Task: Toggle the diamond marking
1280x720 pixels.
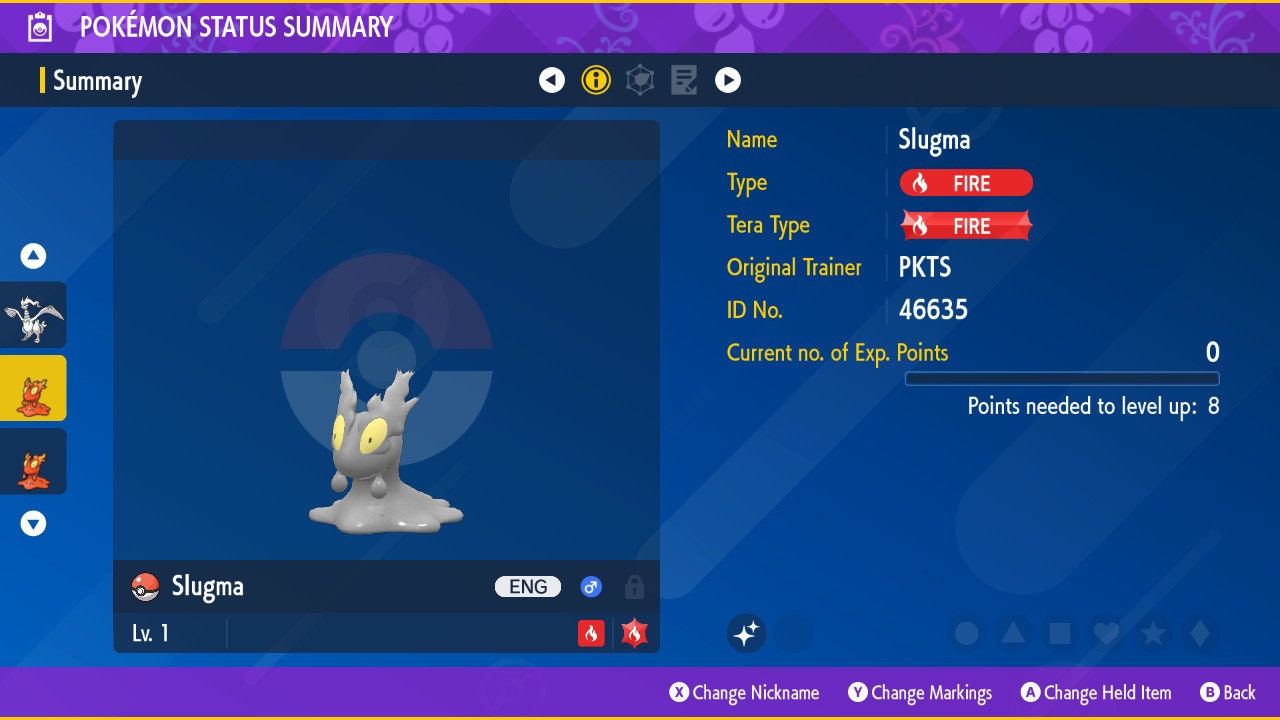Action: pos(1198,633)
